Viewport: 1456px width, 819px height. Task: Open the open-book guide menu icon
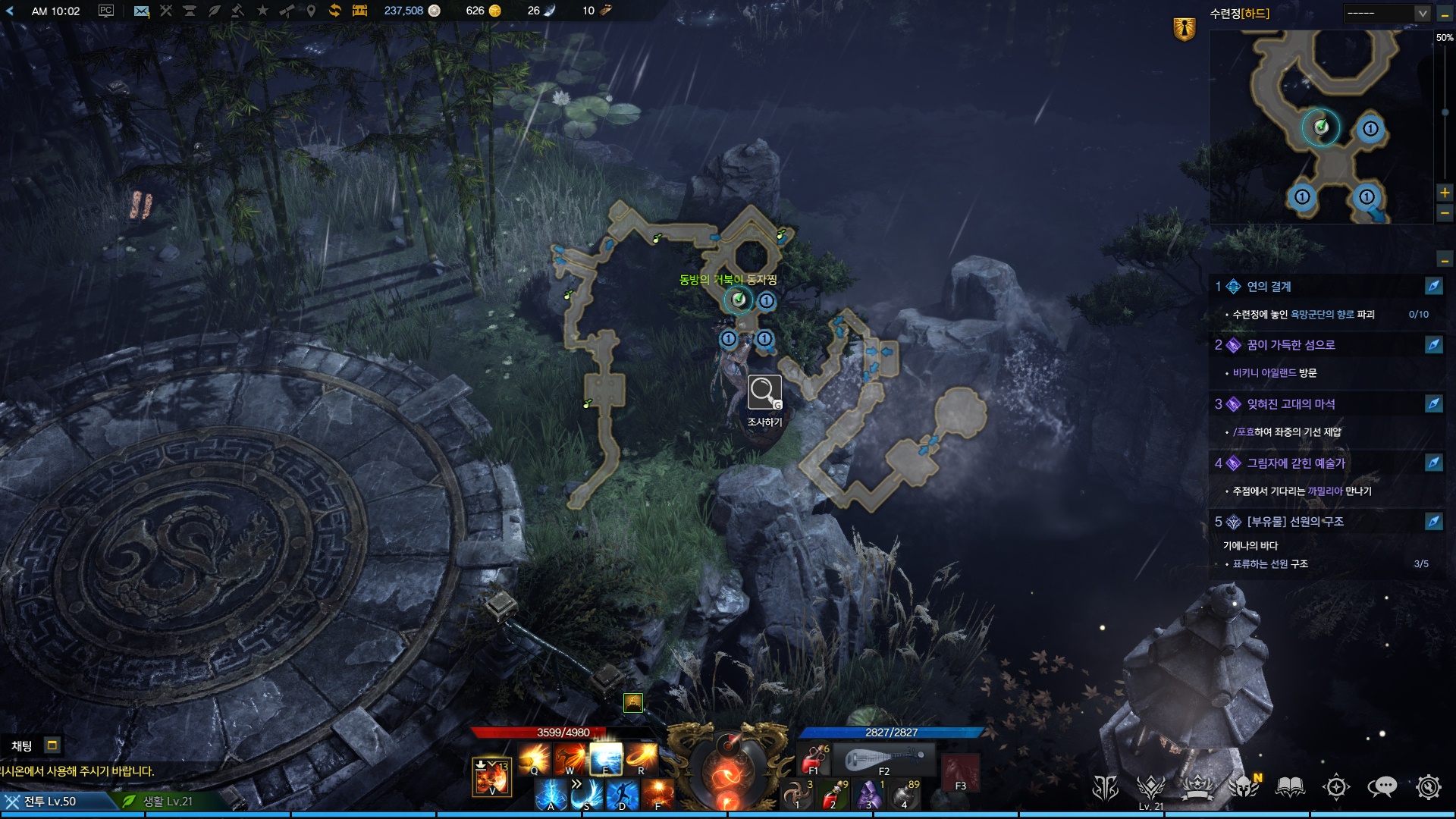click(1290, 787)
